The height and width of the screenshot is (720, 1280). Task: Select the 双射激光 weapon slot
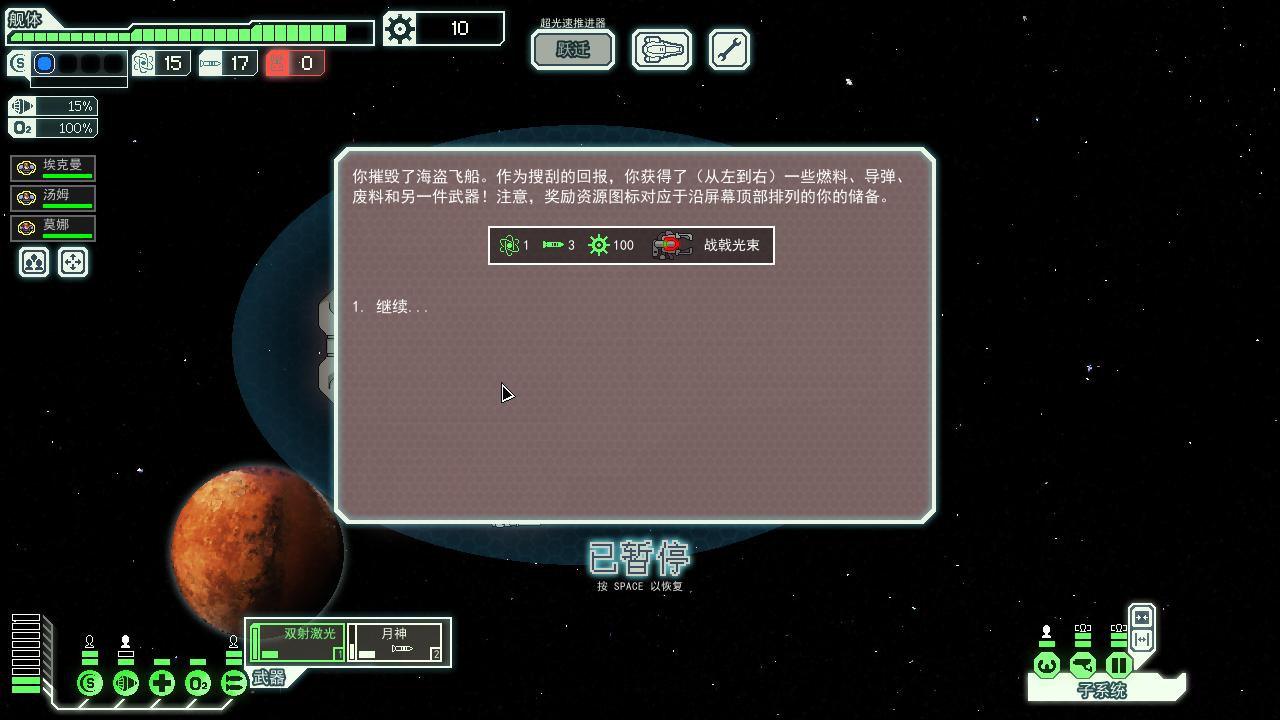297,640
